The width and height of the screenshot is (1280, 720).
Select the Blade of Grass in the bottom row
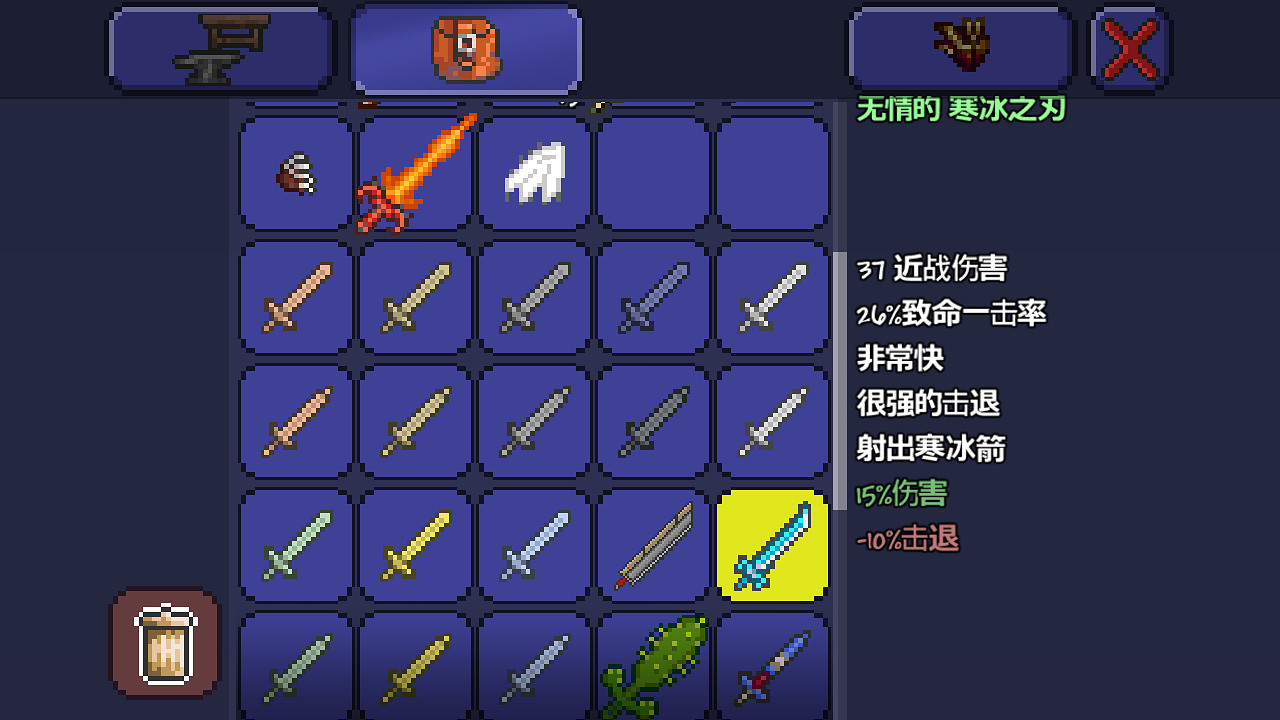(653, 665)
